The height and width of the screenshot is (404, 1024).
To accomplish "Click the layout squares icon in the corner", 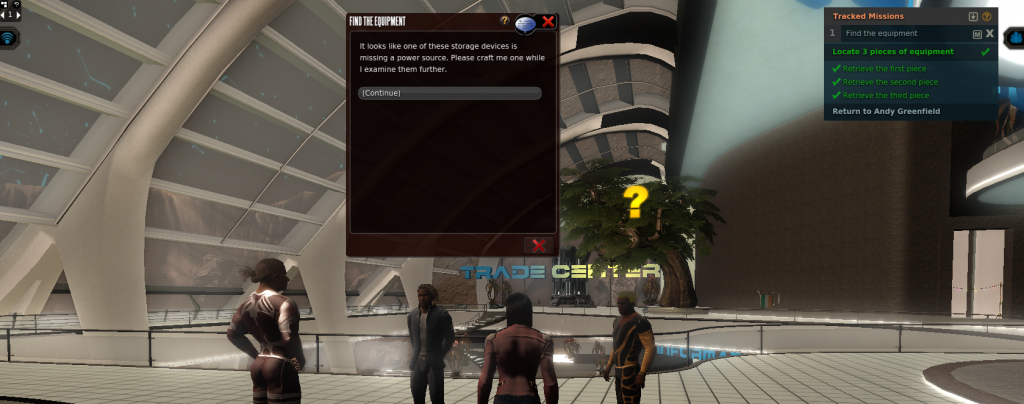I will click(4, 4).
